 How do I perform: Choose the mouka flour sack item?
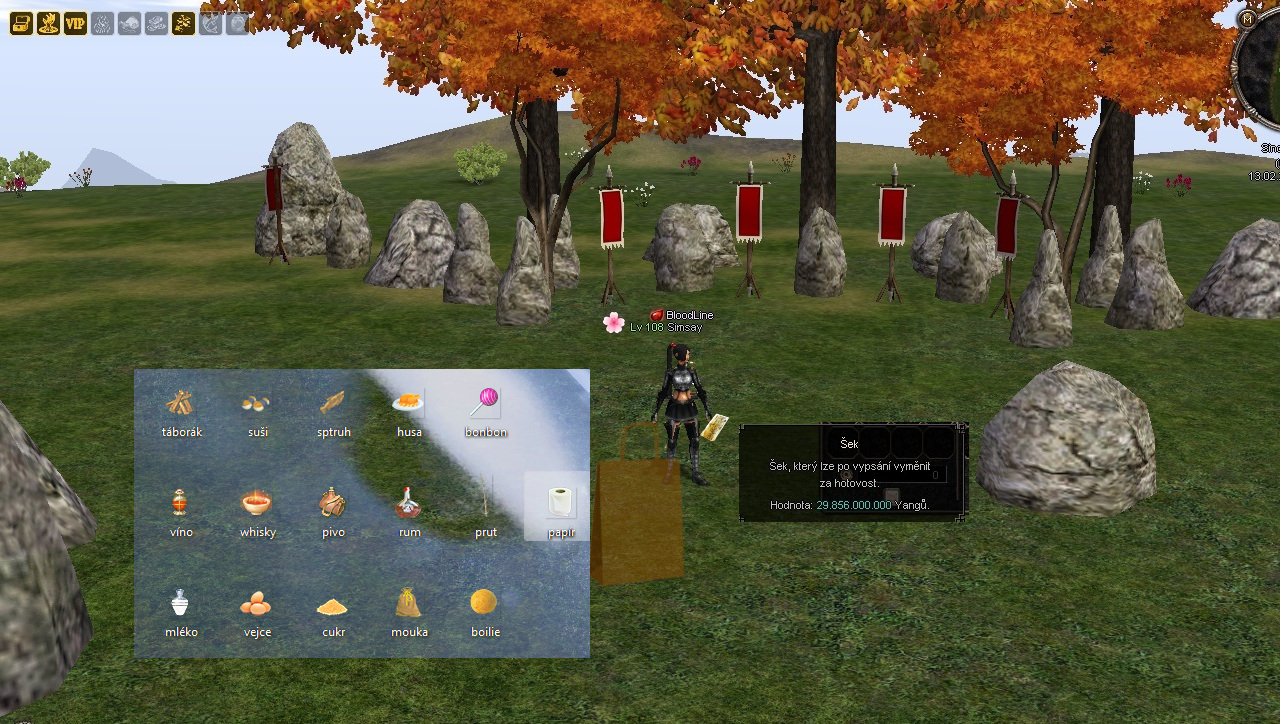coord(409,602)
